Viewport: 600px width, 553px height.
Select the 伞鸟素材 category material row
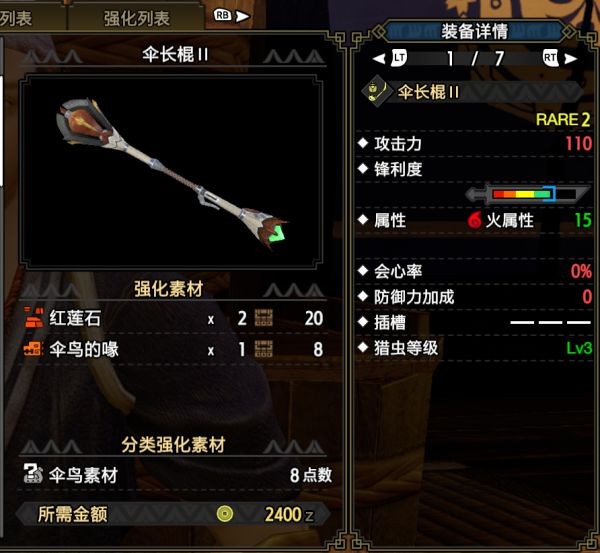coord(172,476)
